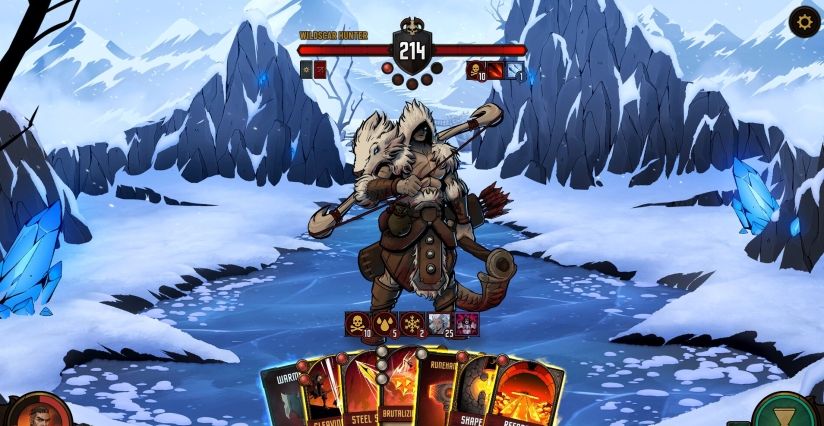View the dark sun card below enemy name
Viewport: 824px width, 426px height.
(306, 70)
